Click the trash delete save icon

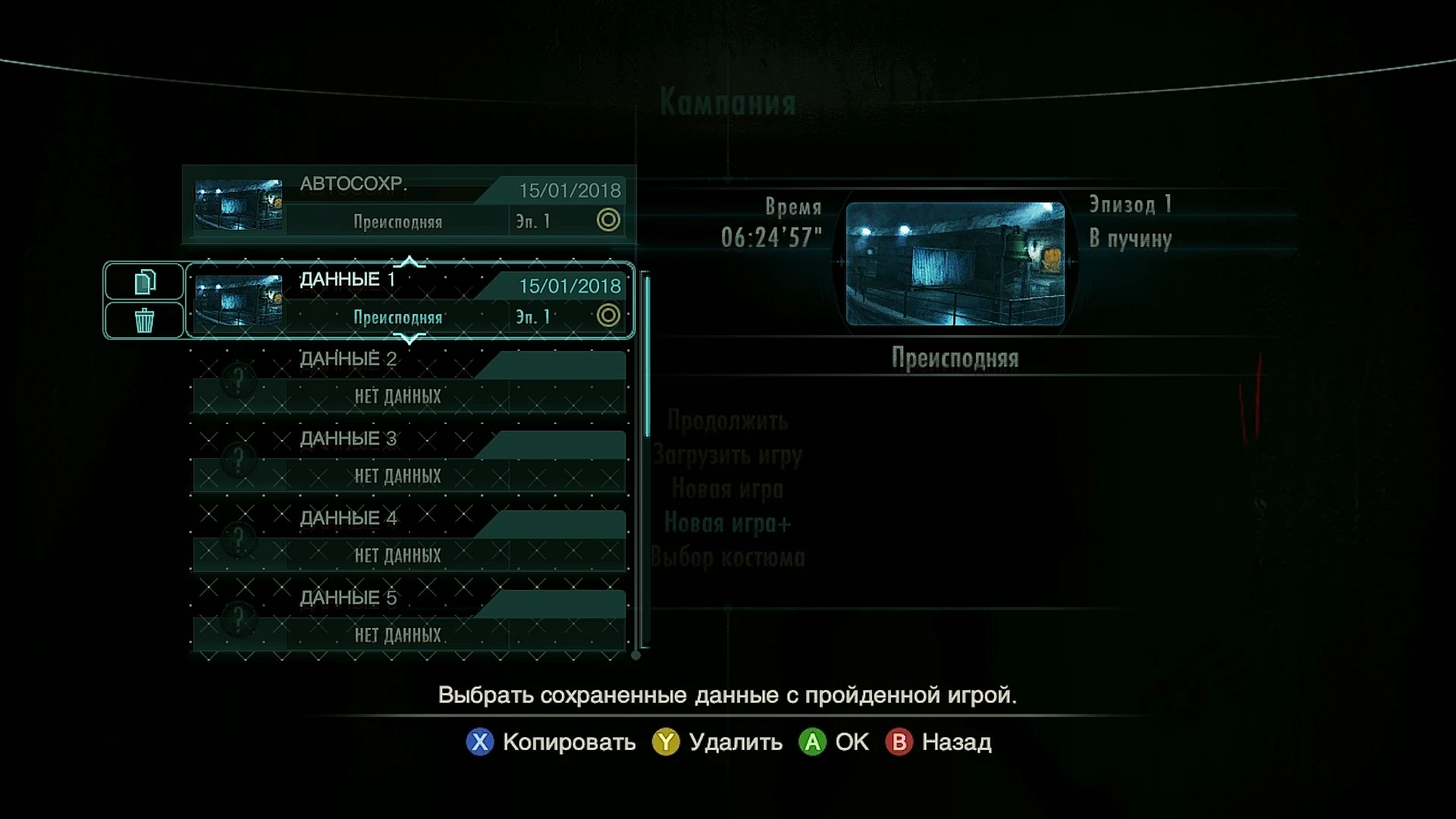(143, 320)
